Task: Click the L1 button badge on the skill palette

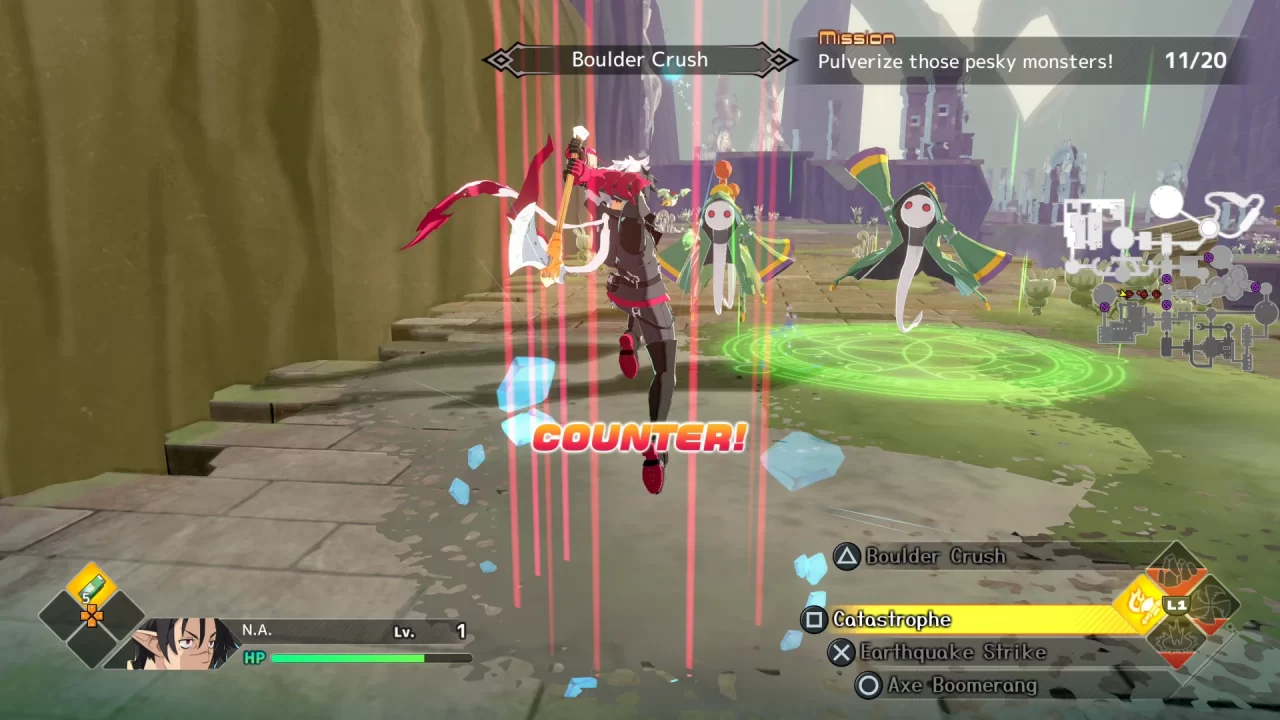Action: tap(1176, 604)
